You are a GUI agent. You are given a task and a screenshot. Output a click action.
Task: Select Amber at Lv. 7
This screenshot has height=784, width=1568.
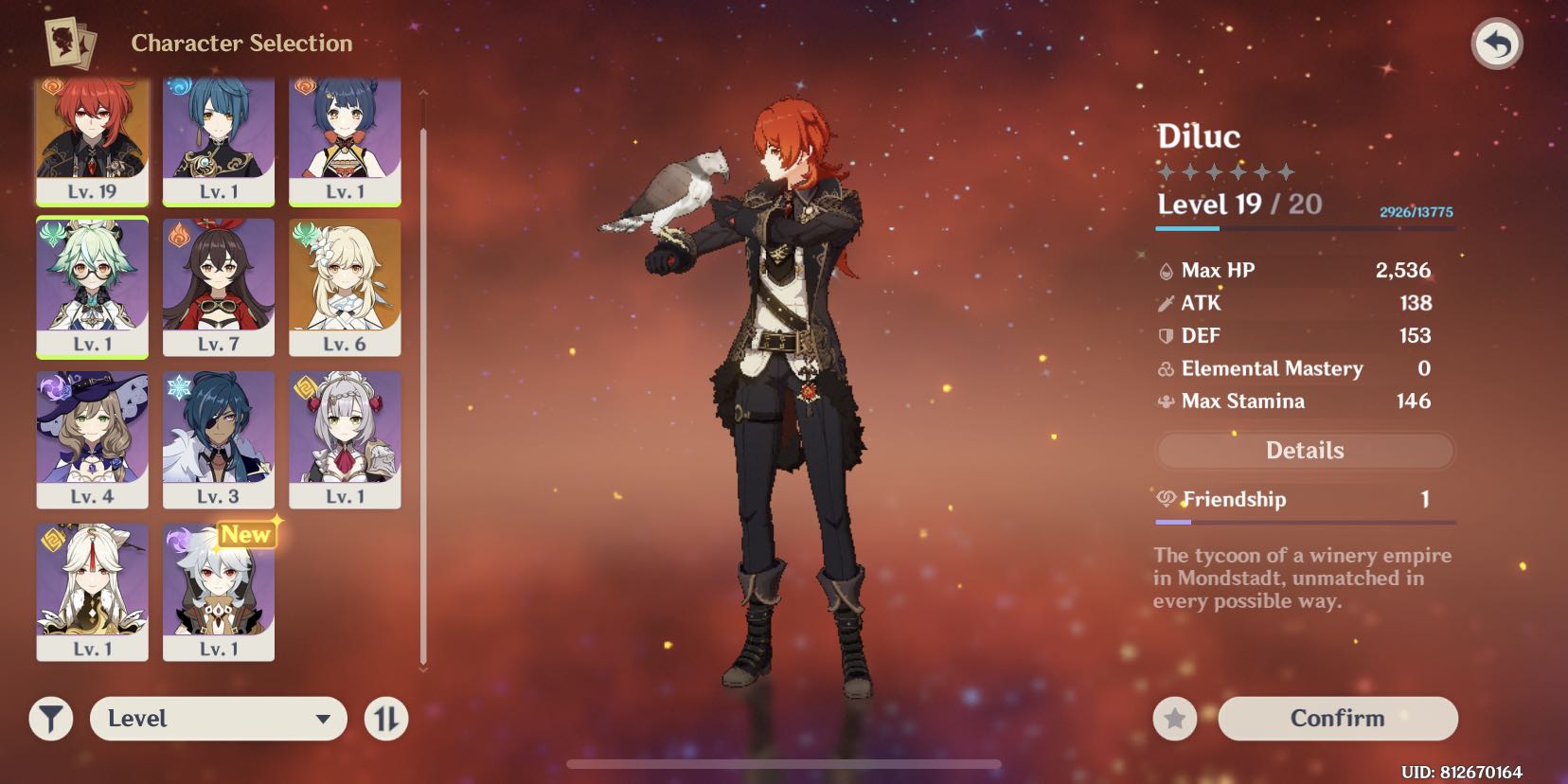click(x=218, y=287)
